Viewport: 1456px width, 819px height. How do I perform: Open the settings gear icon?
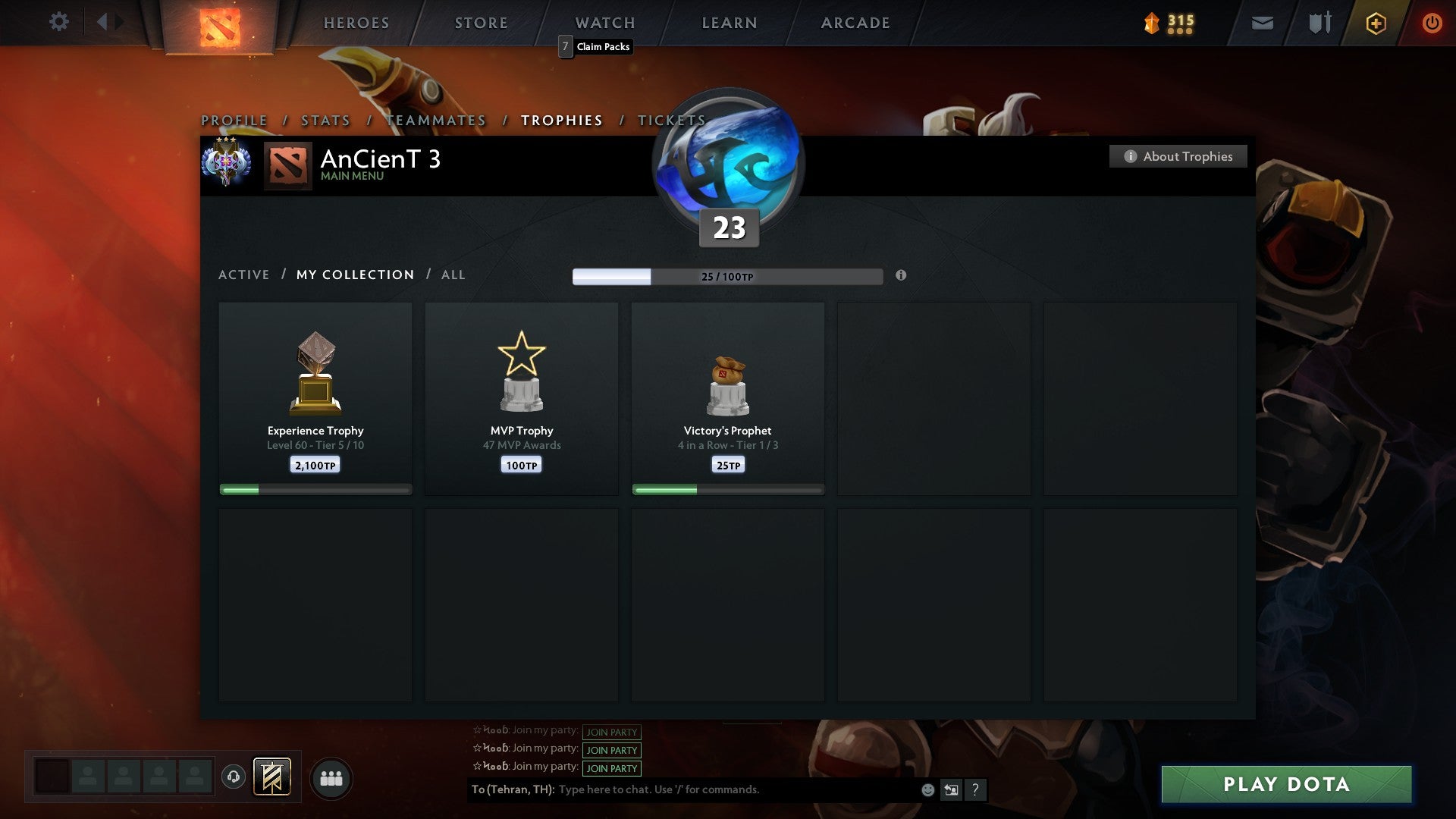click(x=58, y=22)
